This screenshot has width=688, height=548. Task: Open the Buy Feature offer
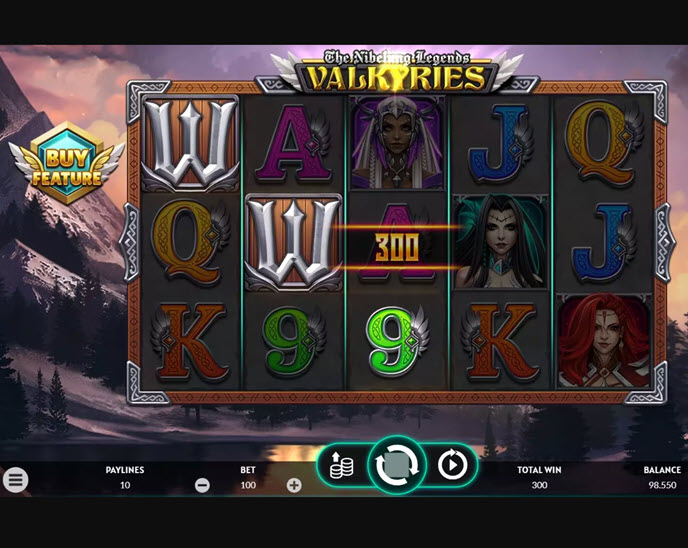(66, 163)
